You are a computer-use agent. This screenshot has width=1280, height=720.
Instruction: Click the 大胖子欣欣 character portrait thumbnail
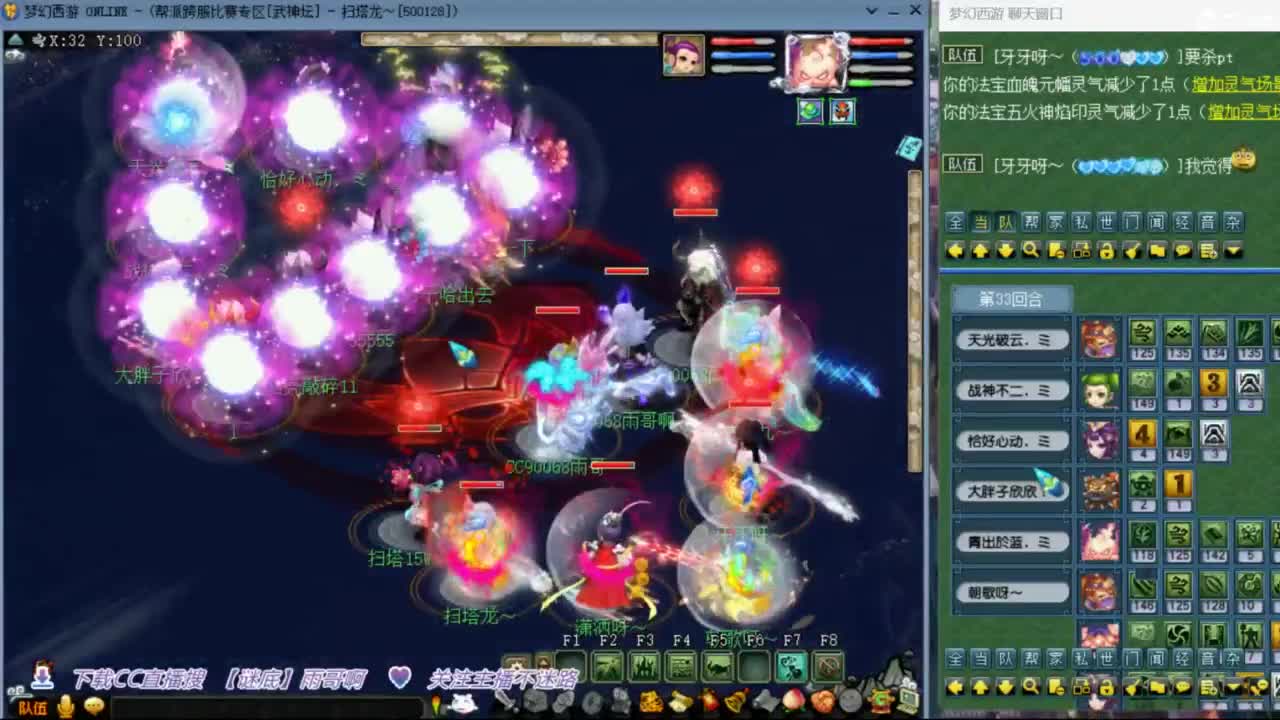[1100, 490]
